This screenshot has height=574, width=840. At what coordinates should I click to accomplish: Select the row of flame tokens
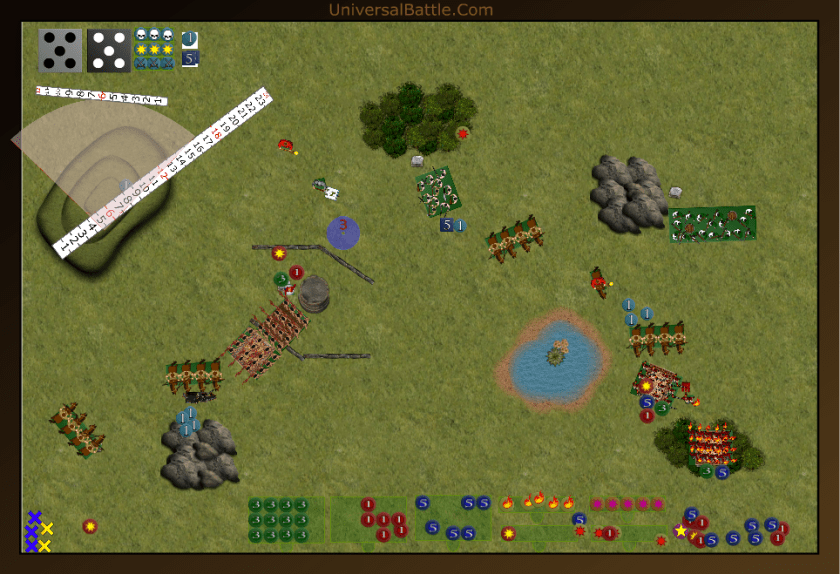point(537,502)
